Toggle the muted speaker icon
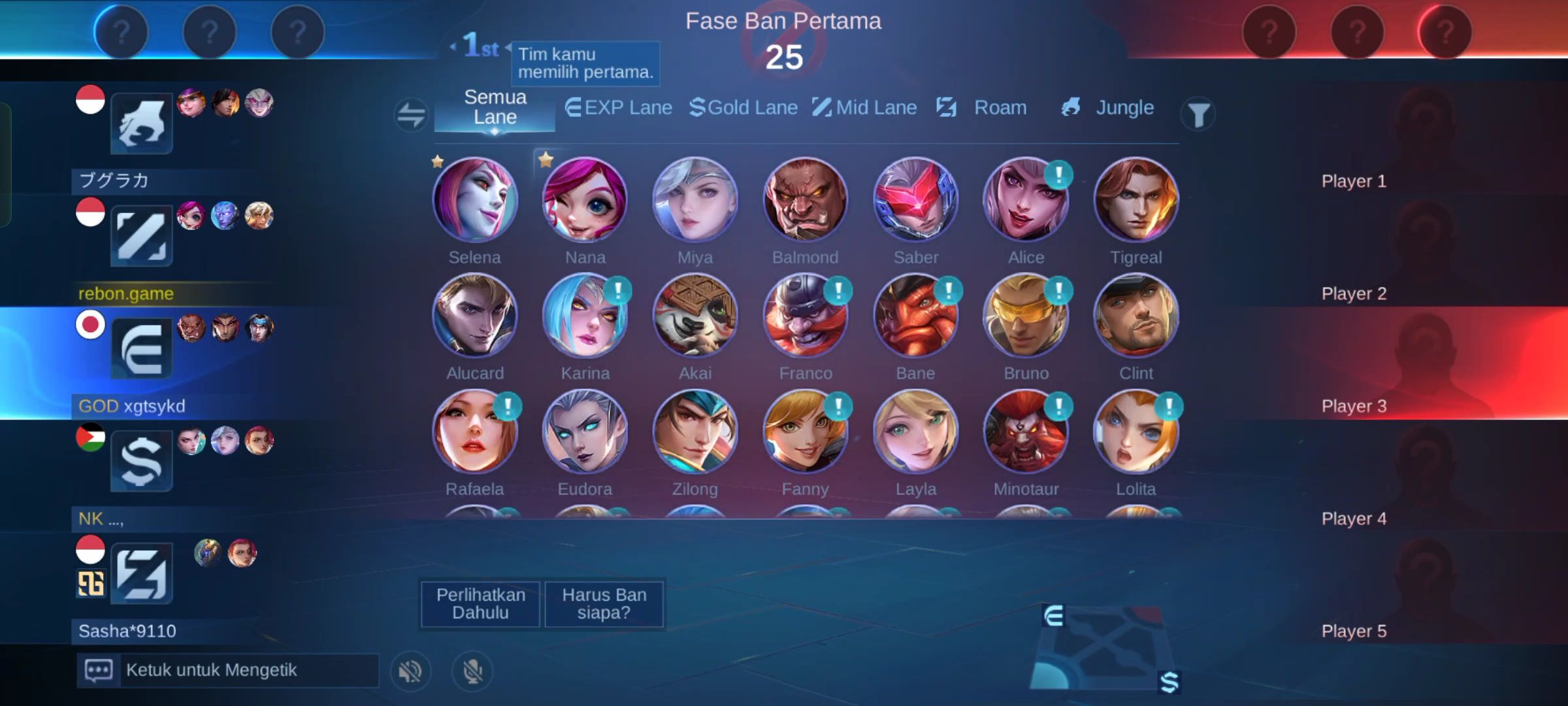Viewport: 1568px width, 706px height. 410,671
